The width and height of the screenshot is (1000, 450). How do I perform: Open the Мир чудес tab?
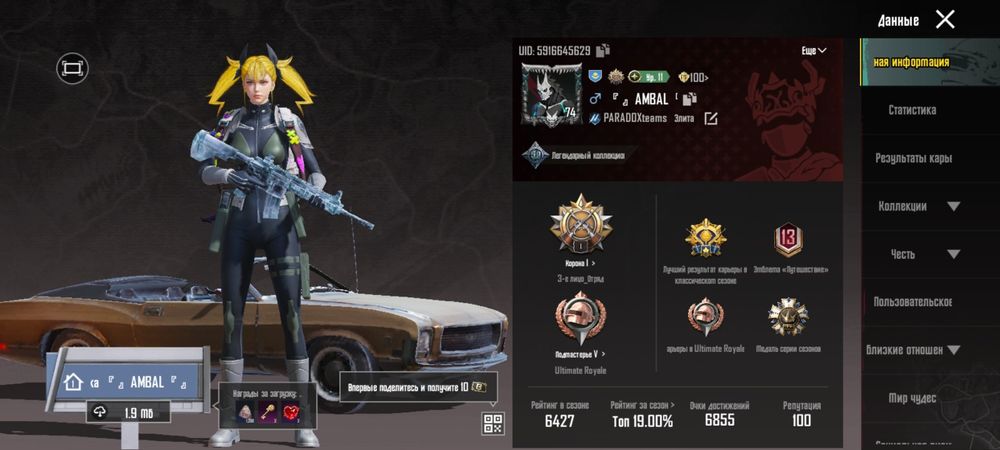912,398
